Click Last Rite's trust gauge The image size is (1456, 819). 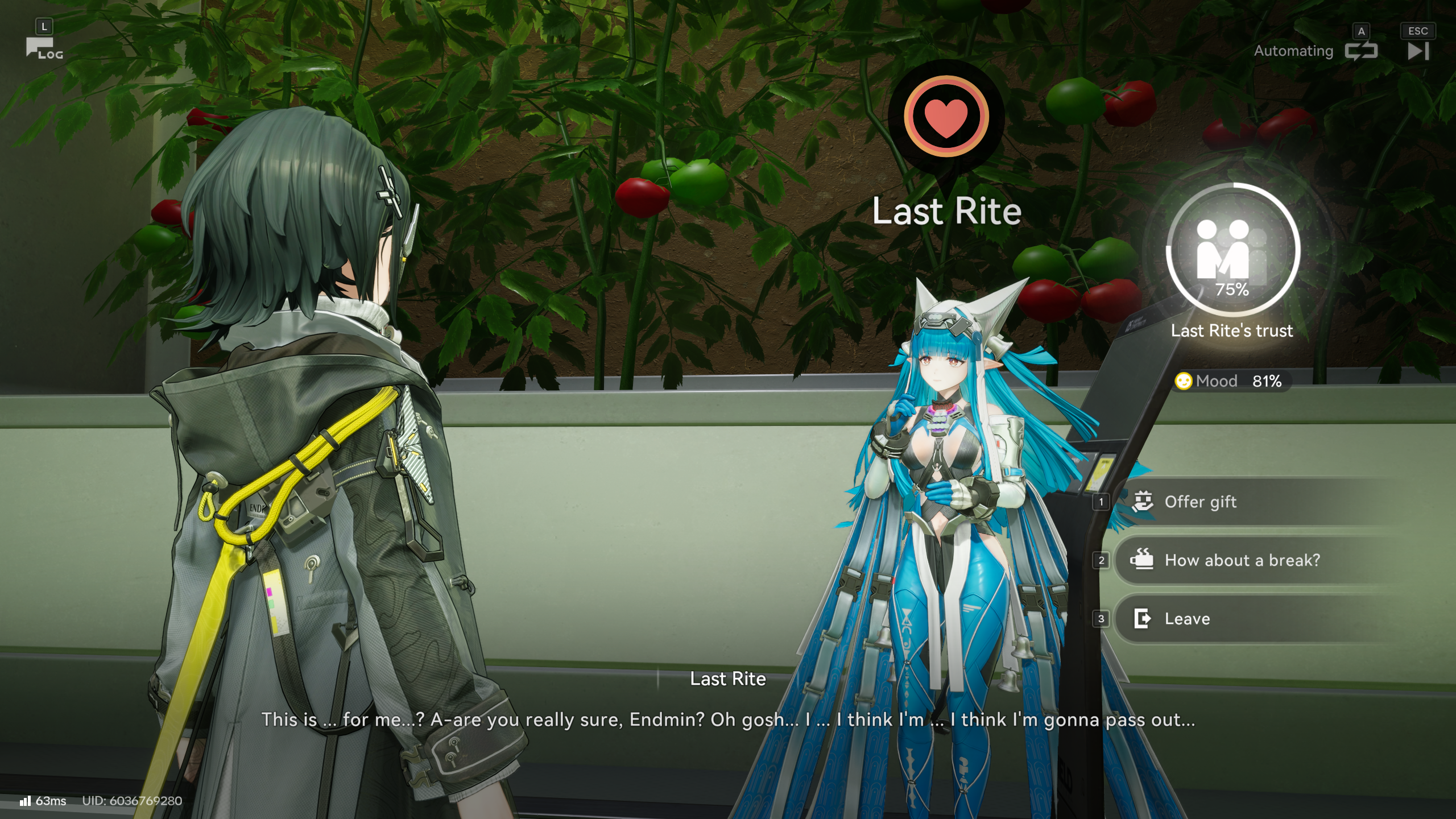pos(1232,250)
